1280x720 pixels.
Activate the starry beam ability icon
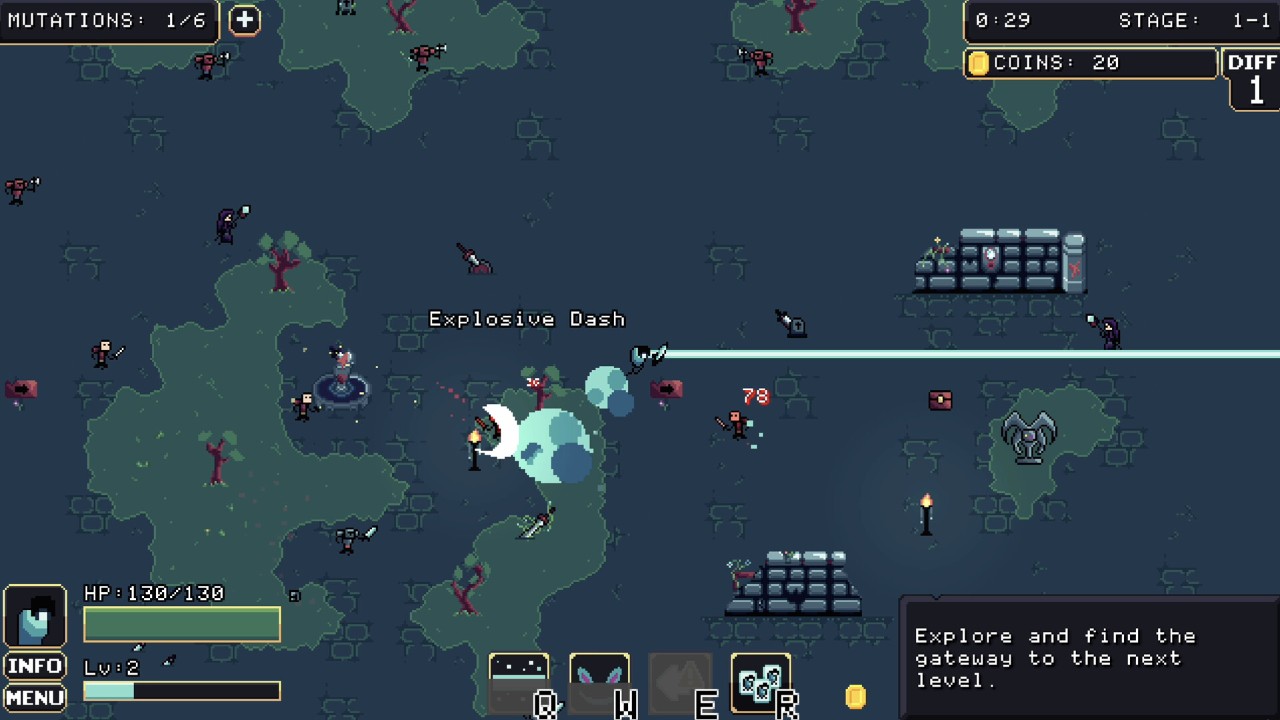[519, 682]
